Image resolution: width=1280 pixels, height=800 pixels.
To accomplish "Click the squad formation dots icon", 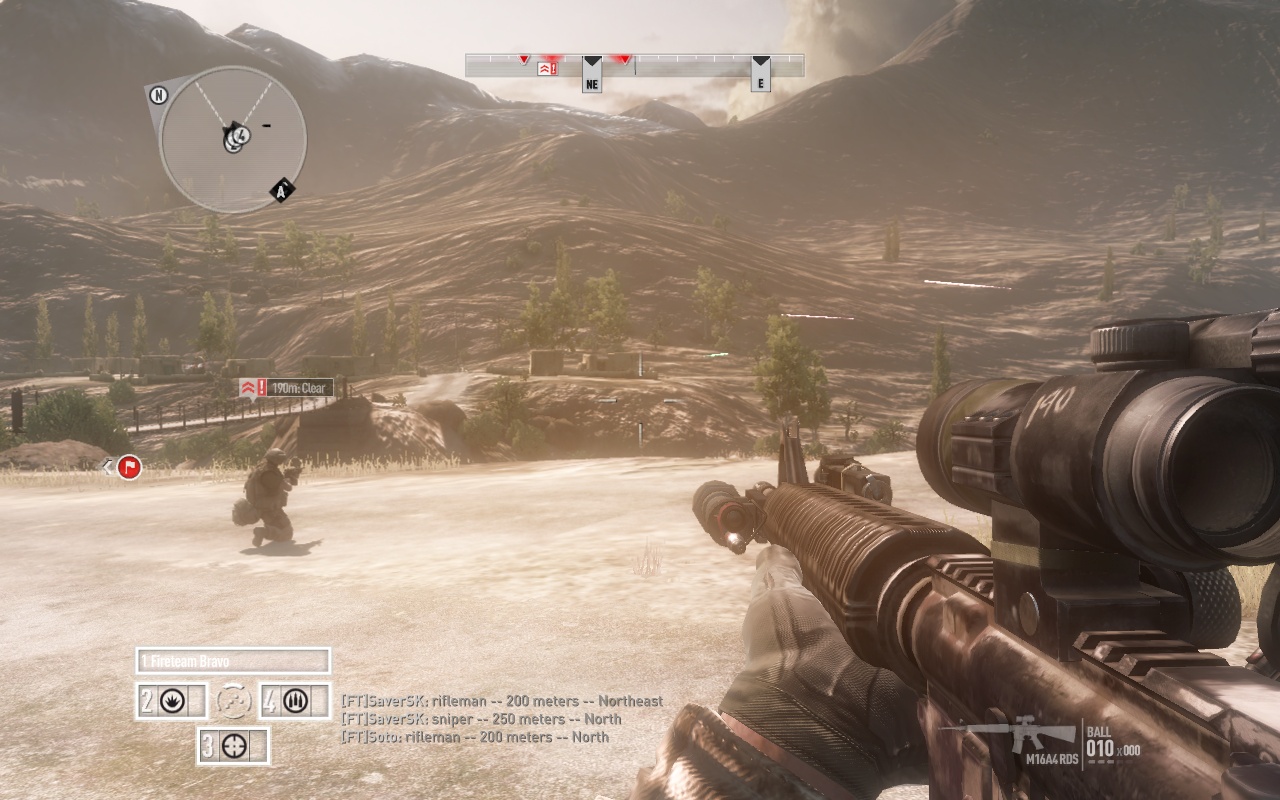I will [233, 701].
